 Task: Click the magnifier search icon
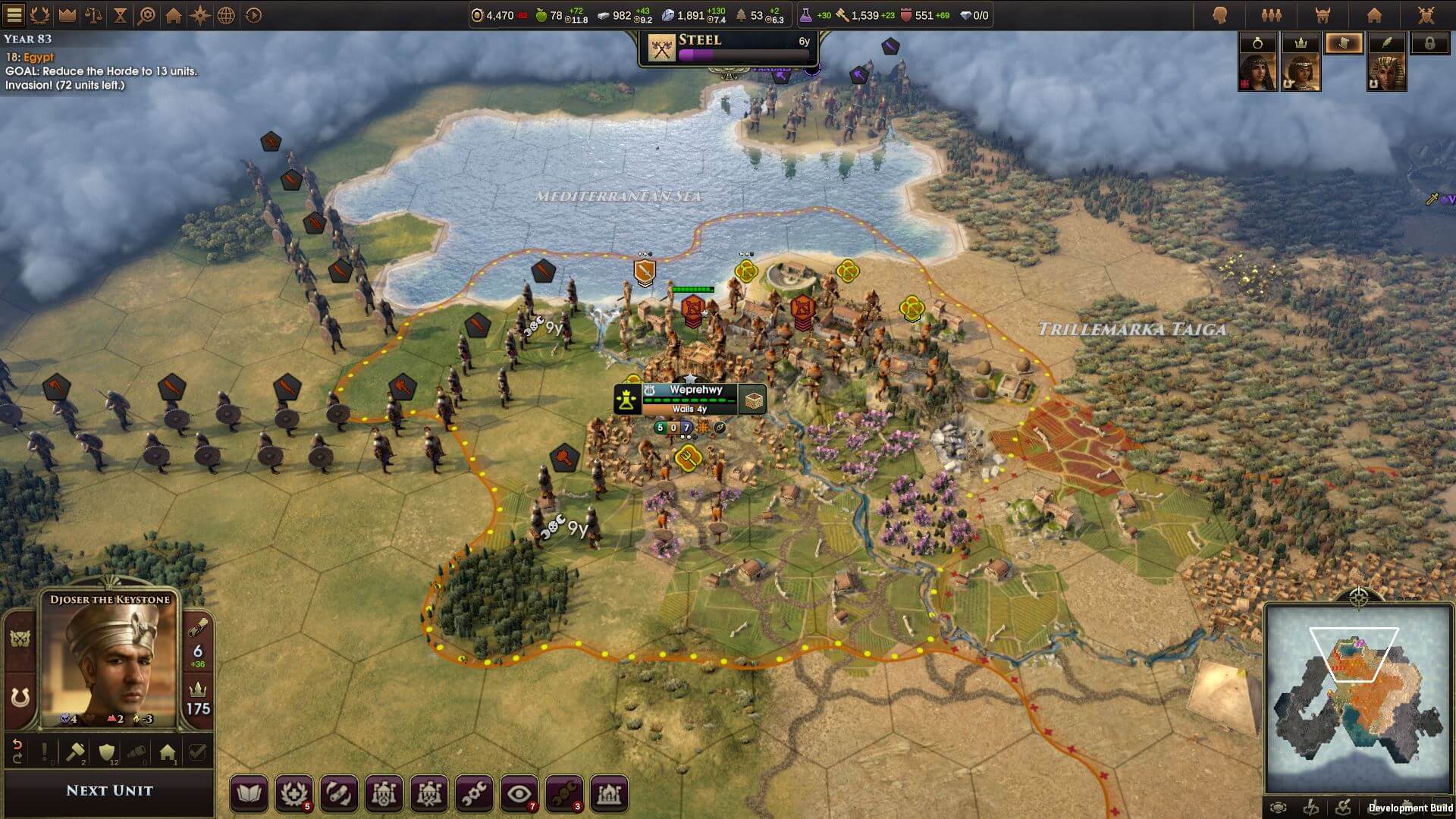click(x=146, y=14)
